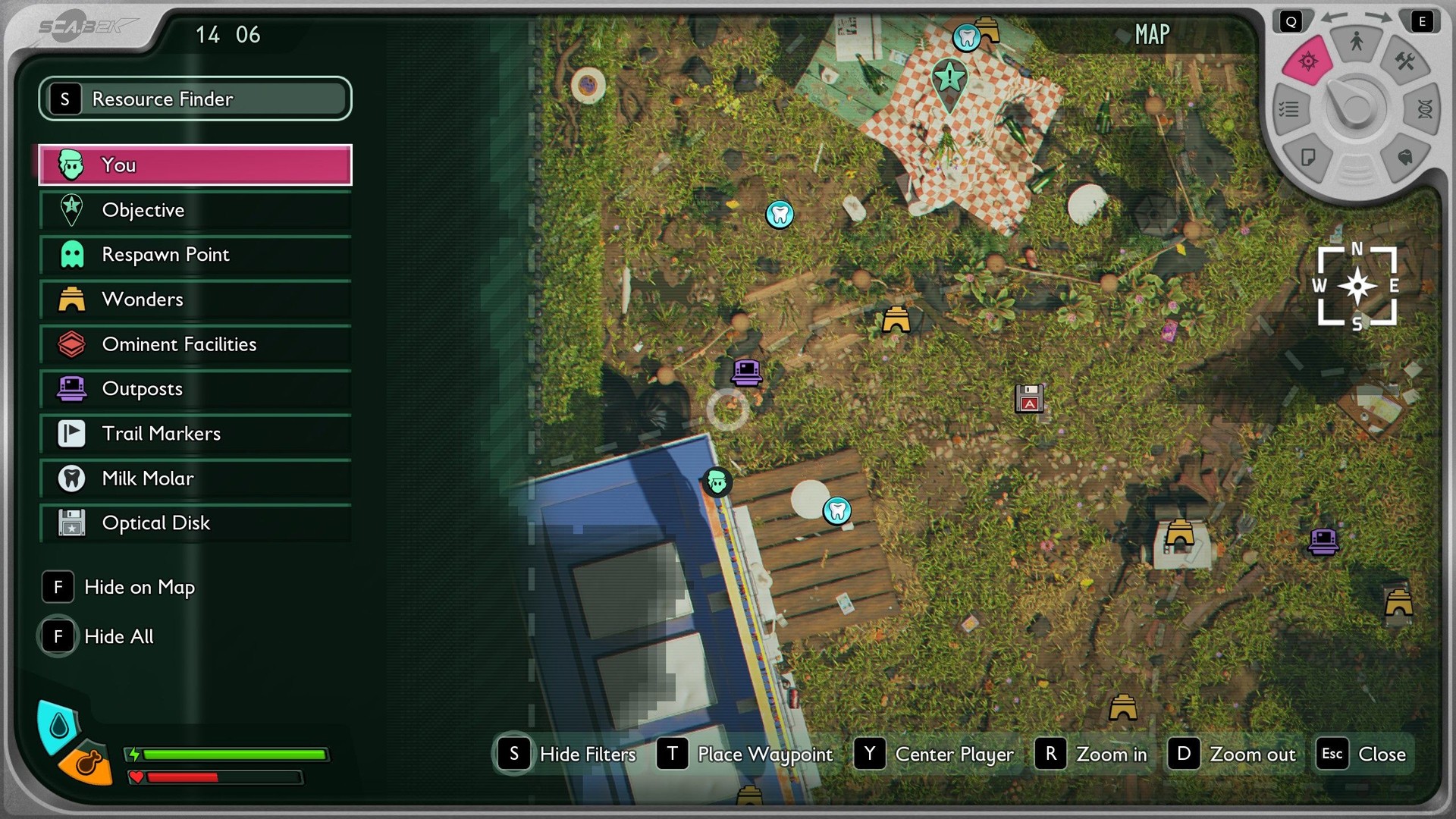Select the You filter entry

click(195, 165)
